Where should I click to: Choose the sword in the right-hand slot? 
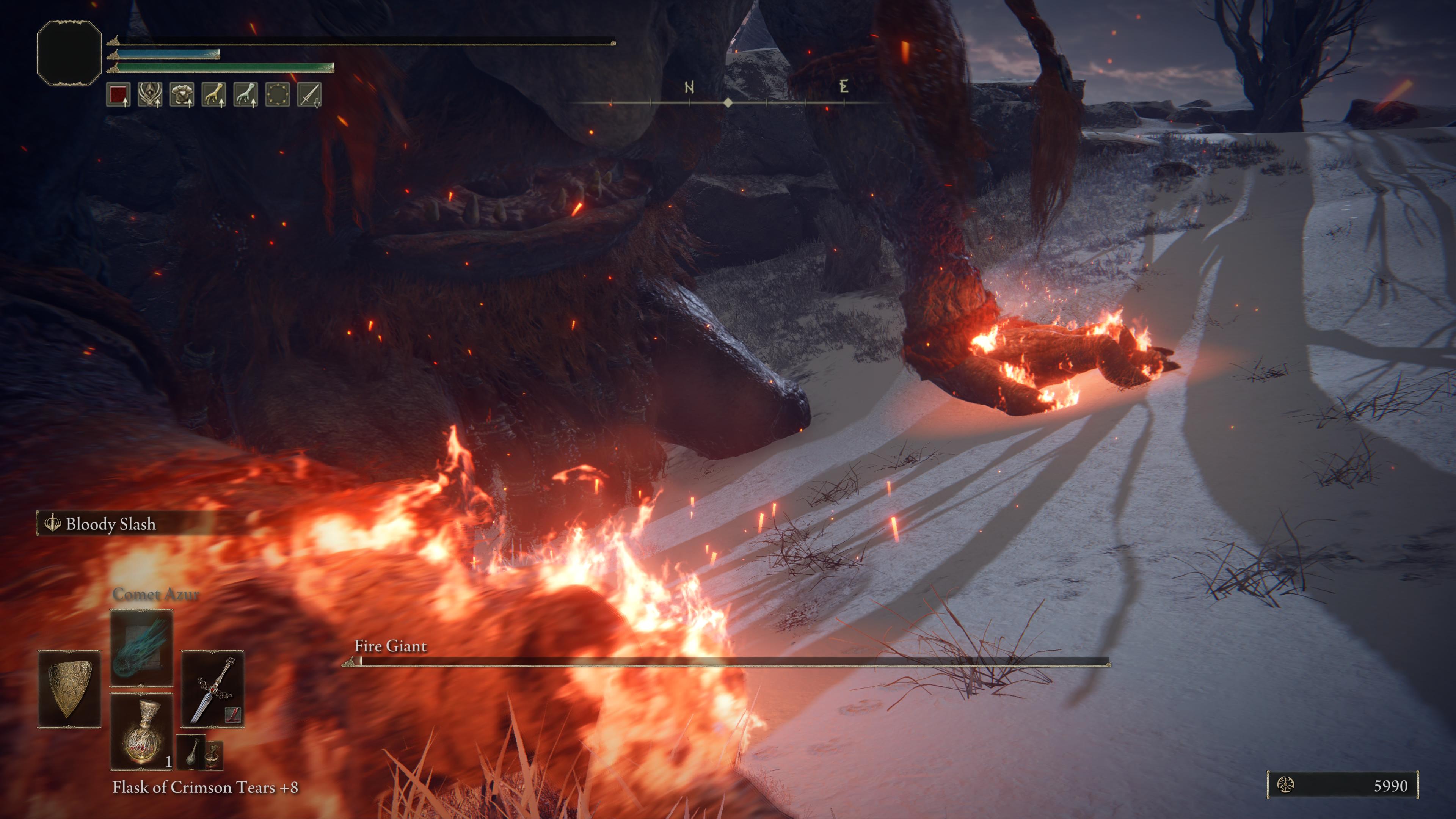pos(212,689)
